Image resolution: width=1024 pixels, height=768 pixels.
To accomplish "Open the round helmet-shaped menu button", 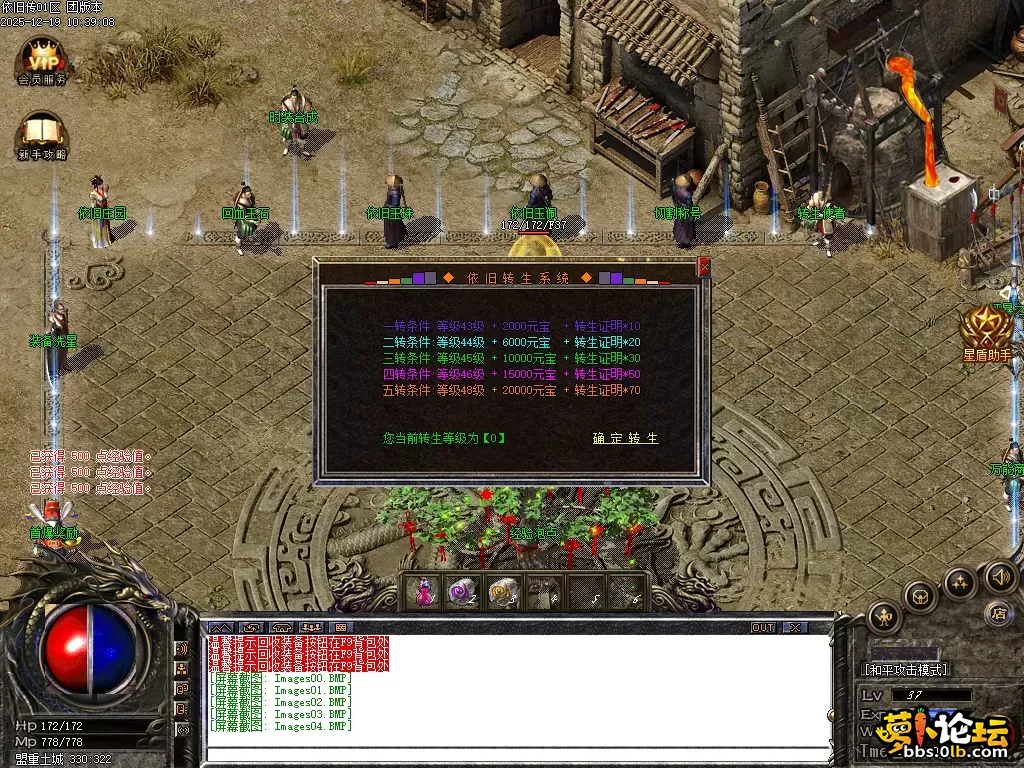I will [x=919, y=597].
